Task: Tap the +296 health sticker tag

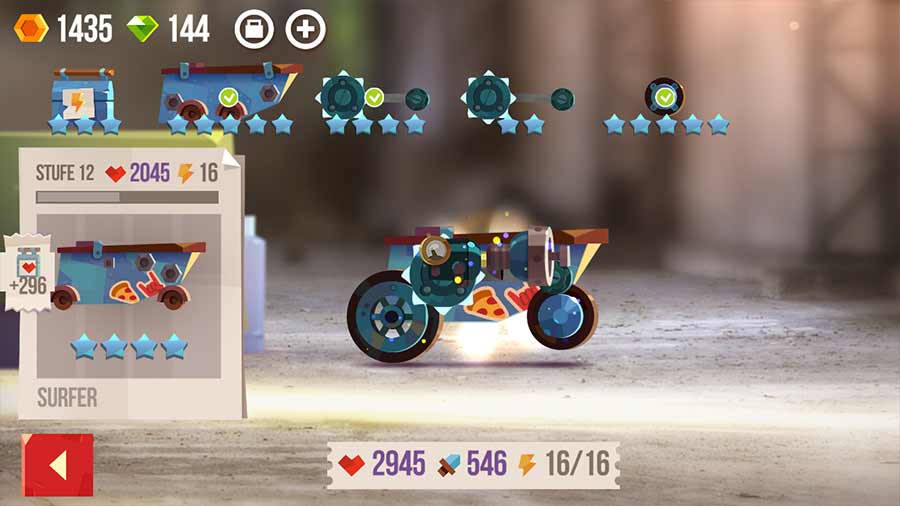Action: coord(27,276)
